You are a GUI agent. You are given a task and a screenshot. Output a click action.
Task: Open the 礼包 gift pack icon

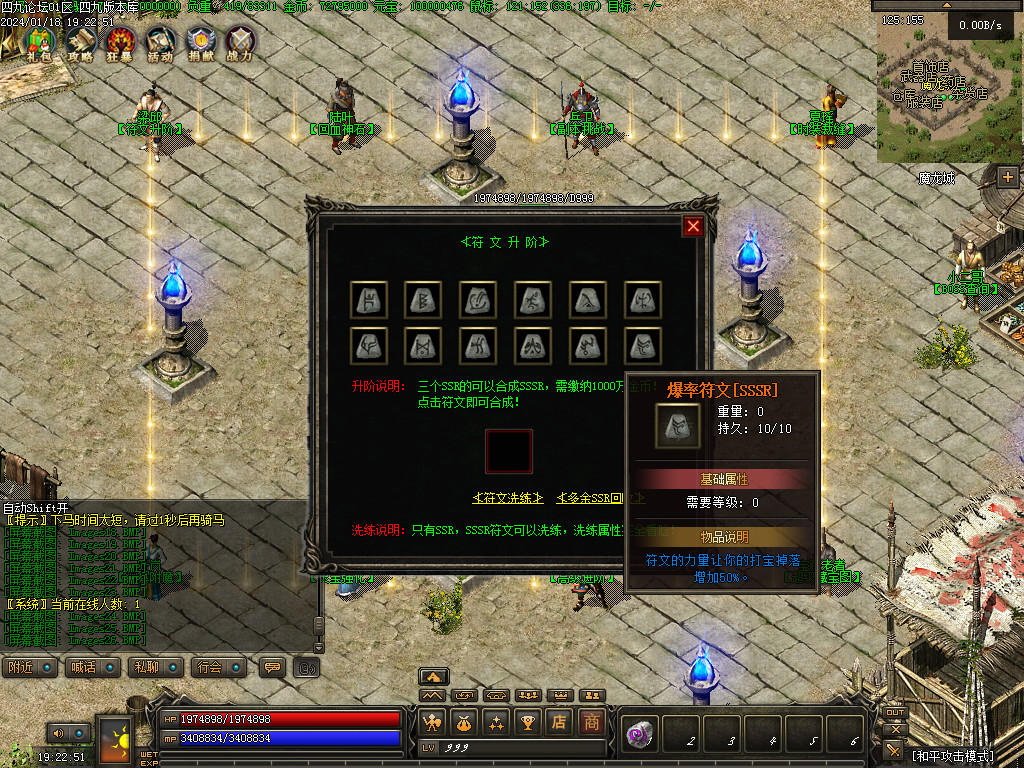pos(39,41)
